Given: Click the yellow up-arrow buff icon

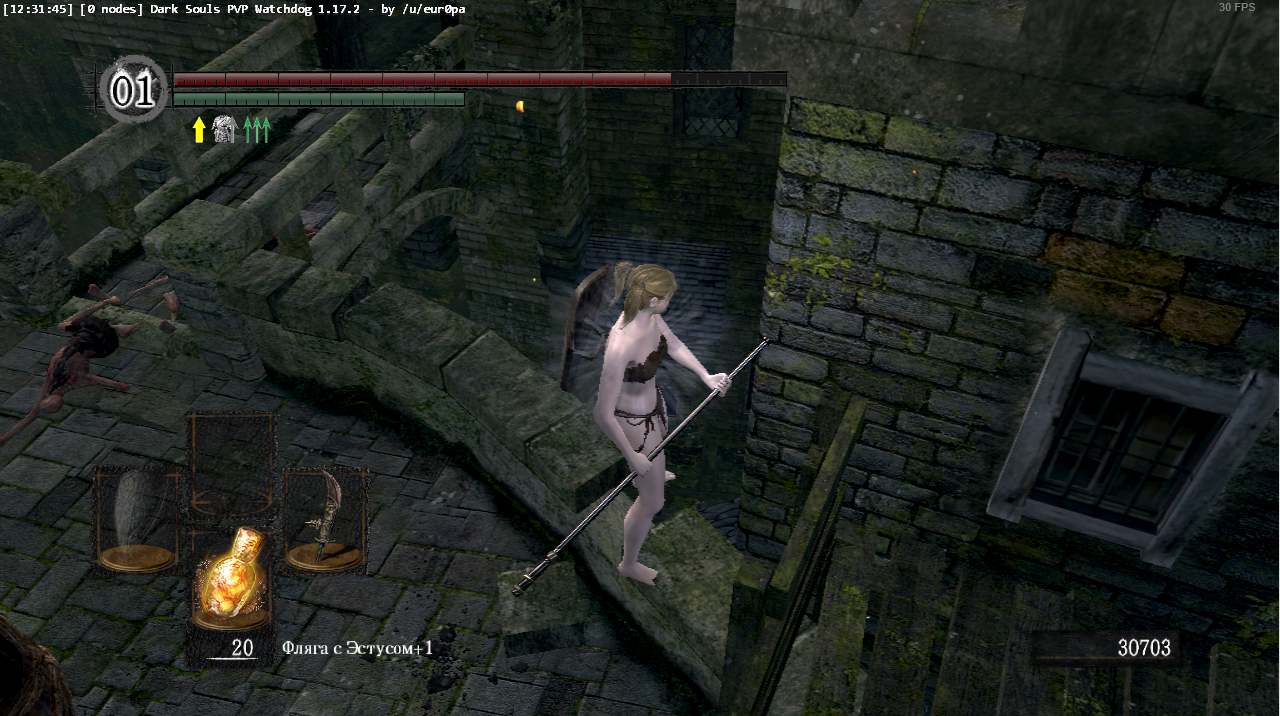Looking at the screenshot, I should pos(199,129).
